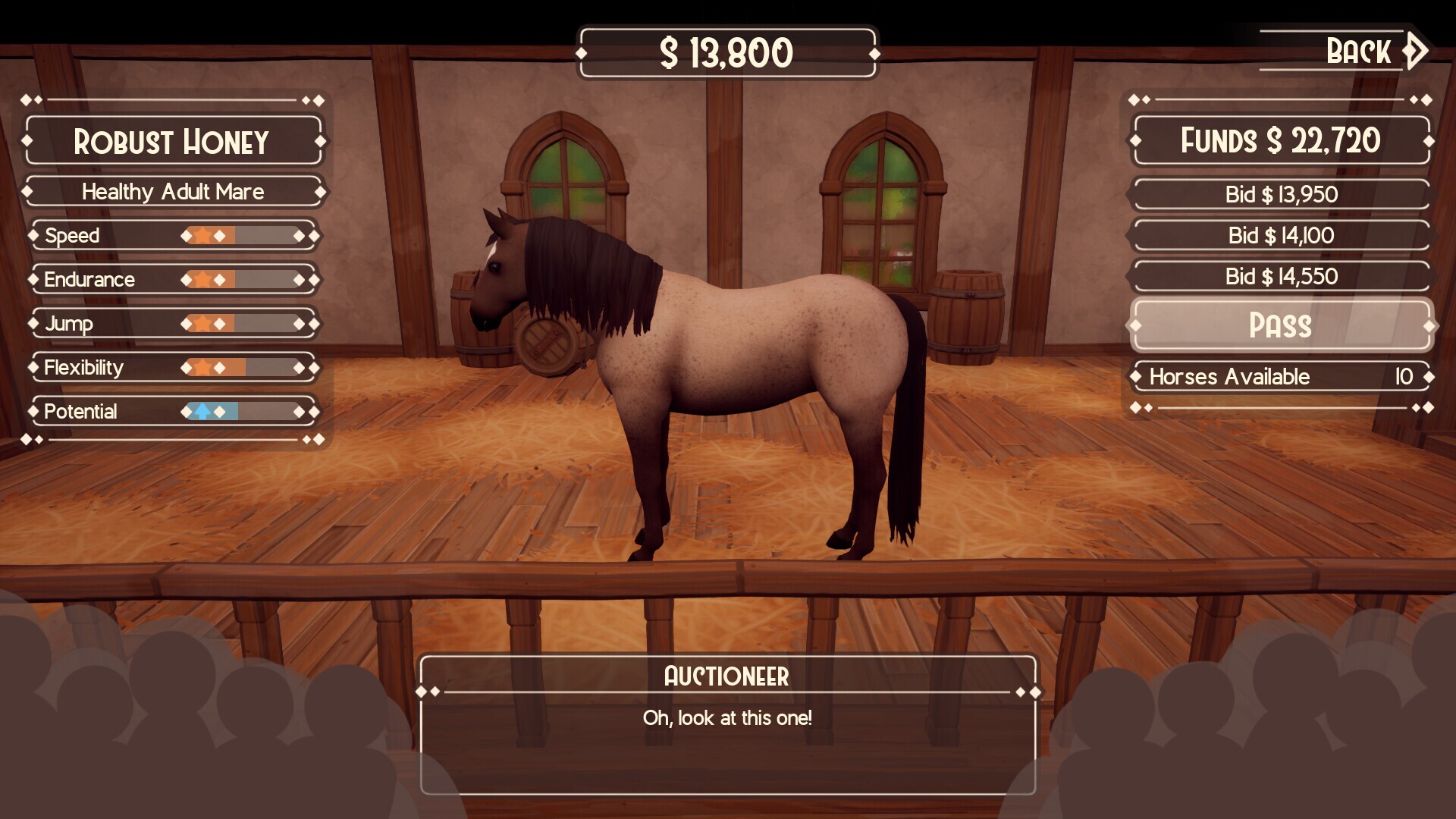Toggle the Bid $14,100 option
This screenshot has height=819, width=1456.
click(1280, 235)
